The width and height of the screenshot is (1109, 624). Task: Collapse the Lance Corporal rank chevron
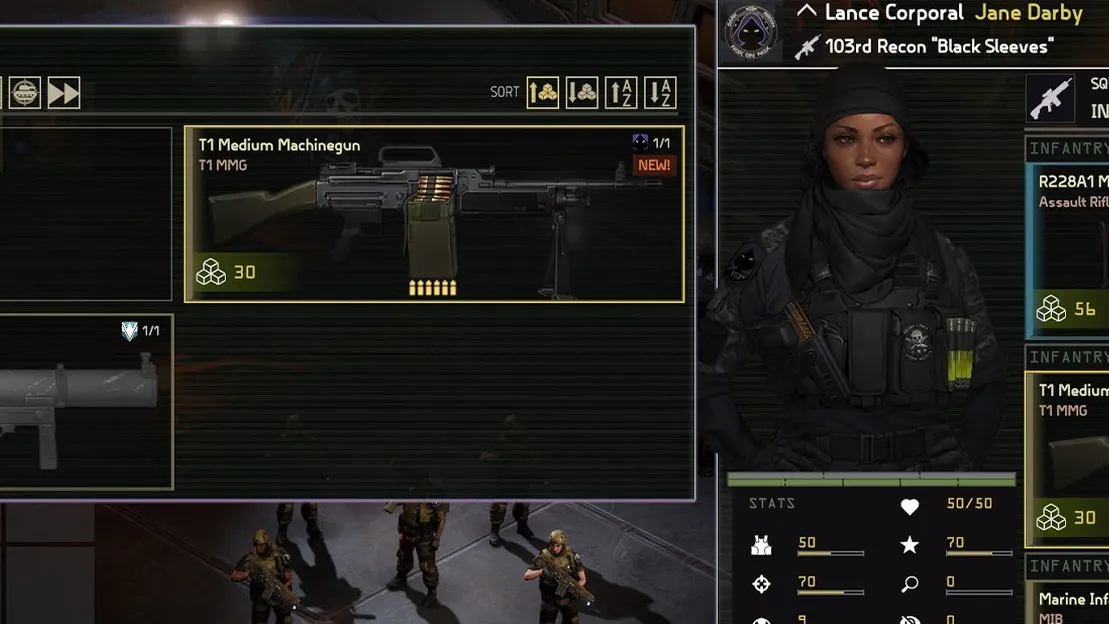pos(806,13)
